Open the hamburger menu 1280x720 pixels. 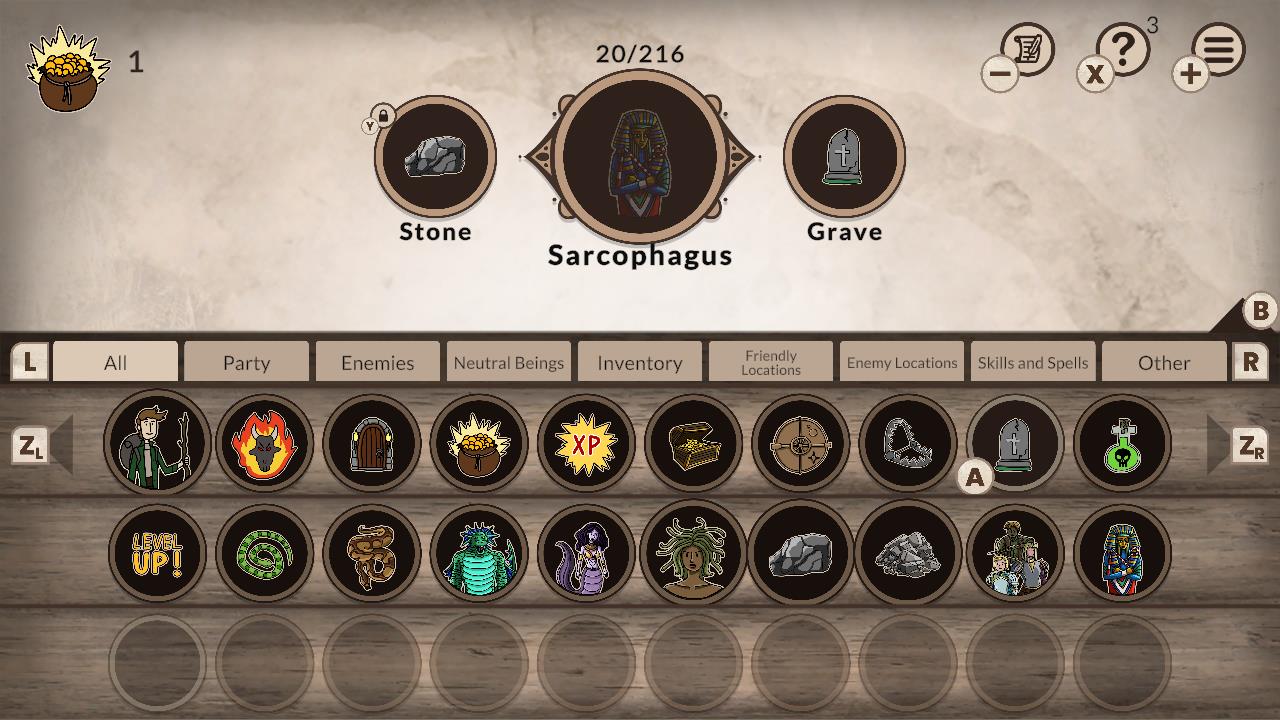[x=1218, y=48]
